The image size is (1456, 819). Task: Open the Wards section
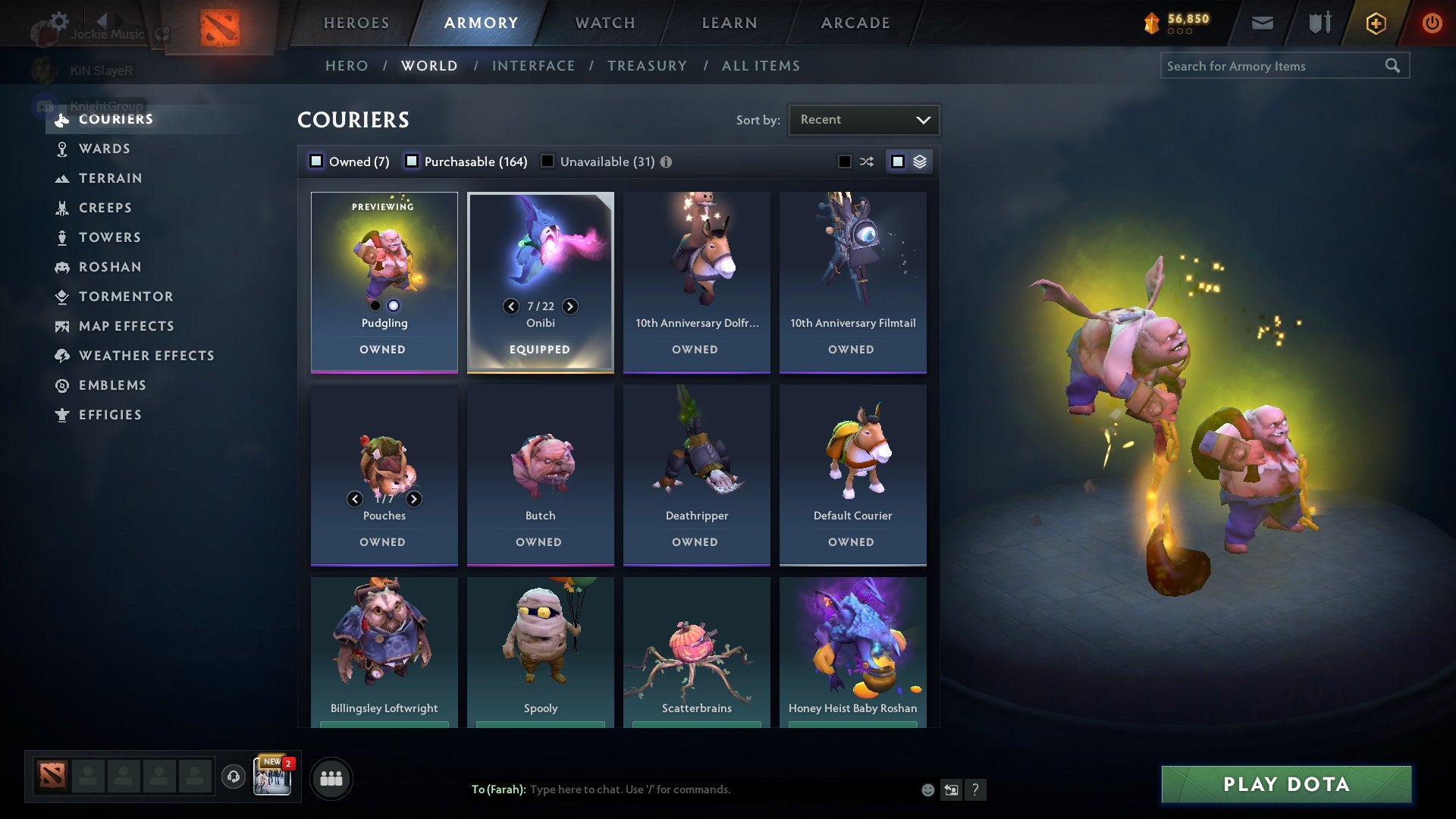(103, 149)
